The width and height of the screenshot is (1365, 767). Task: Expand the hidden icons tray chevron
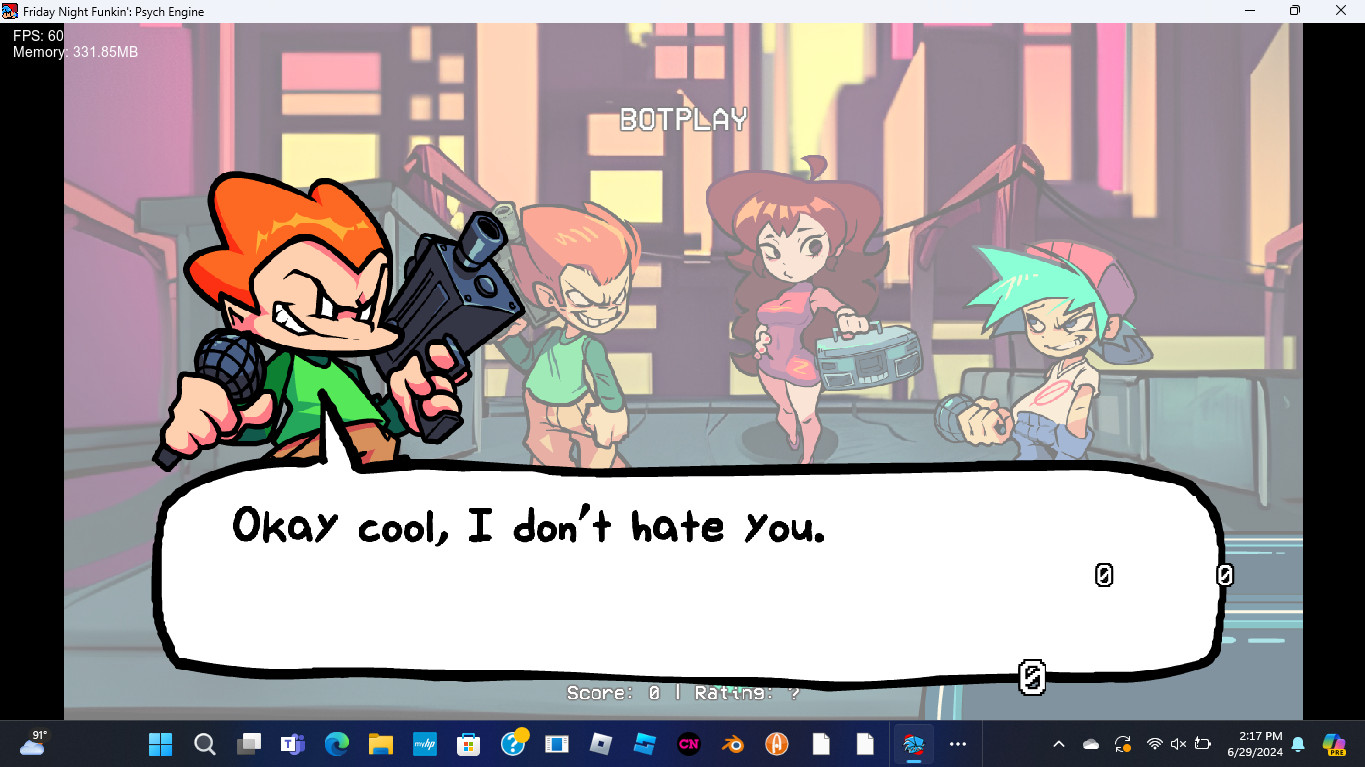point(1057,744)
